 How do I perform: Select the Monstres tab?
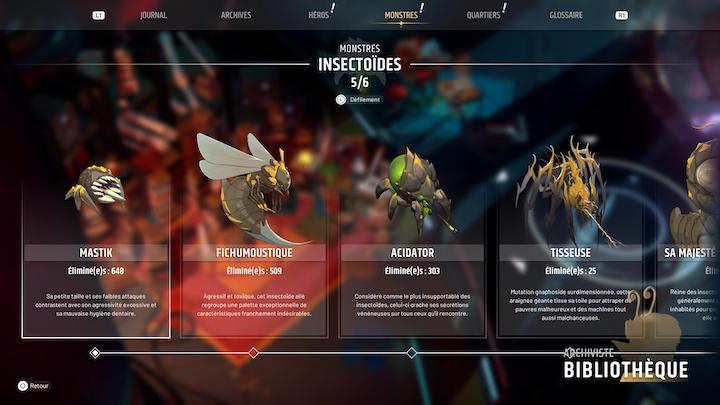pos(401,15)
